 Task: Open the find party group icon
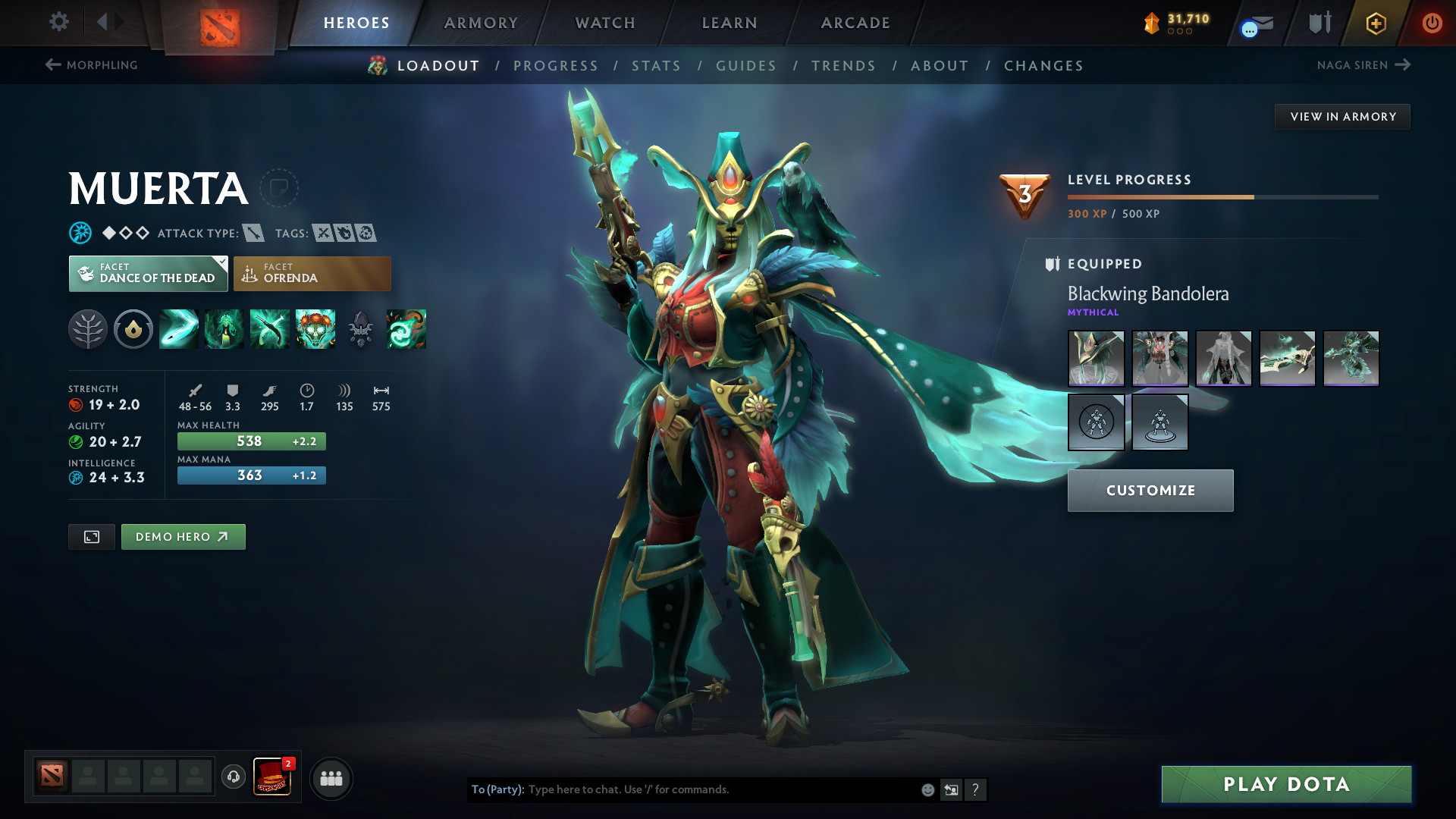[x=331, y=777]
